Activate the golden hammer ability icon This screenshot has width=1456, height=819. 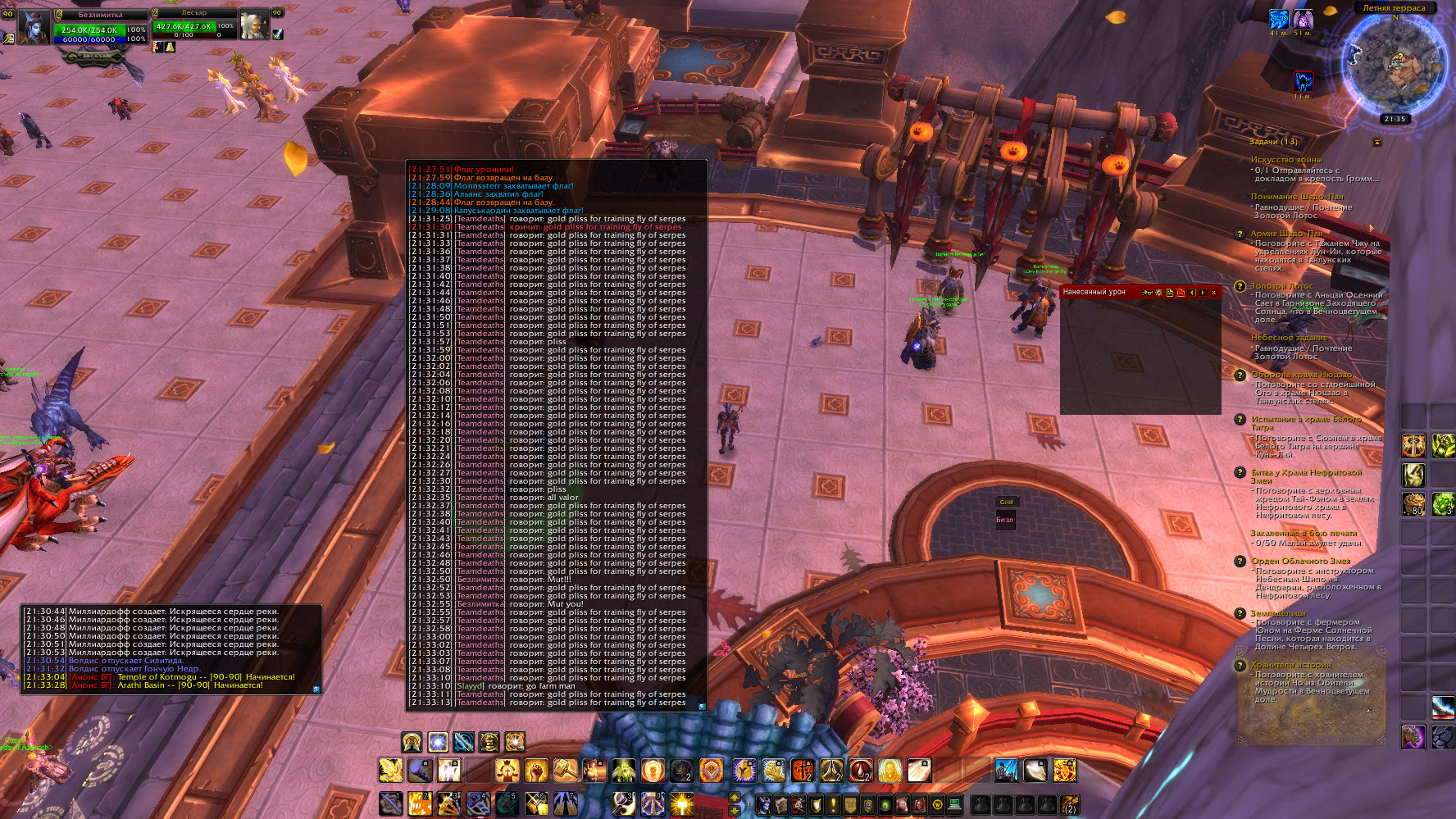coord(566,771)
